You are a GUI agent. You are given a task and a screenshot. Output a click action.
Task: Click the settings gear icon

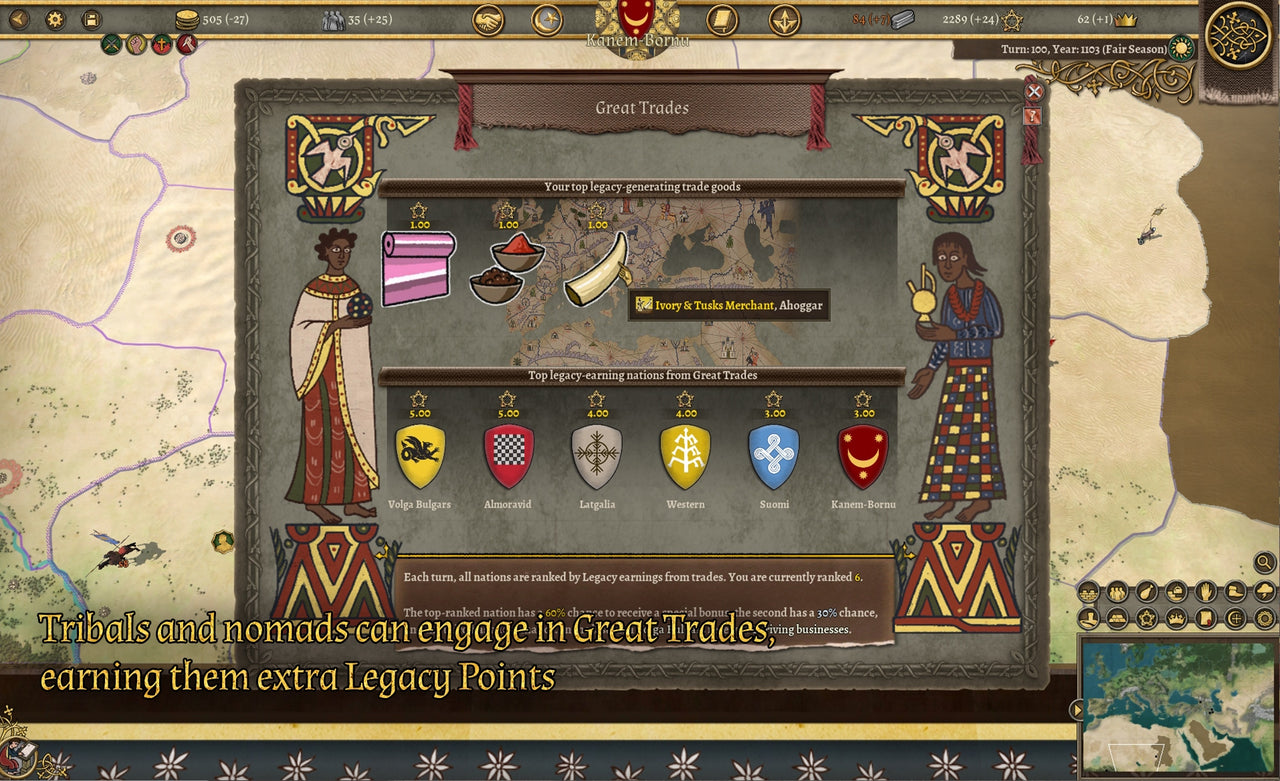coord(55,19)
